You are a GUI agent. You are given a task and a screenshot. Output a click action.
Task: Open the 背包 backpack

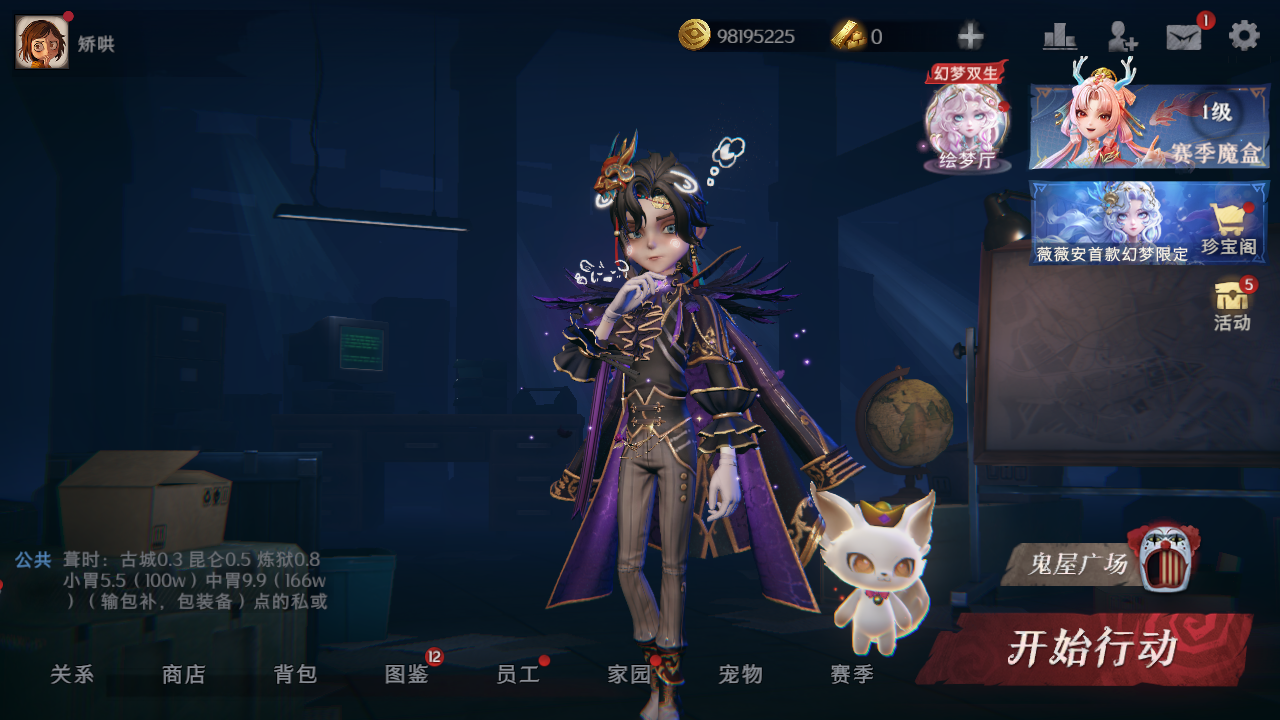coord(295,675)
